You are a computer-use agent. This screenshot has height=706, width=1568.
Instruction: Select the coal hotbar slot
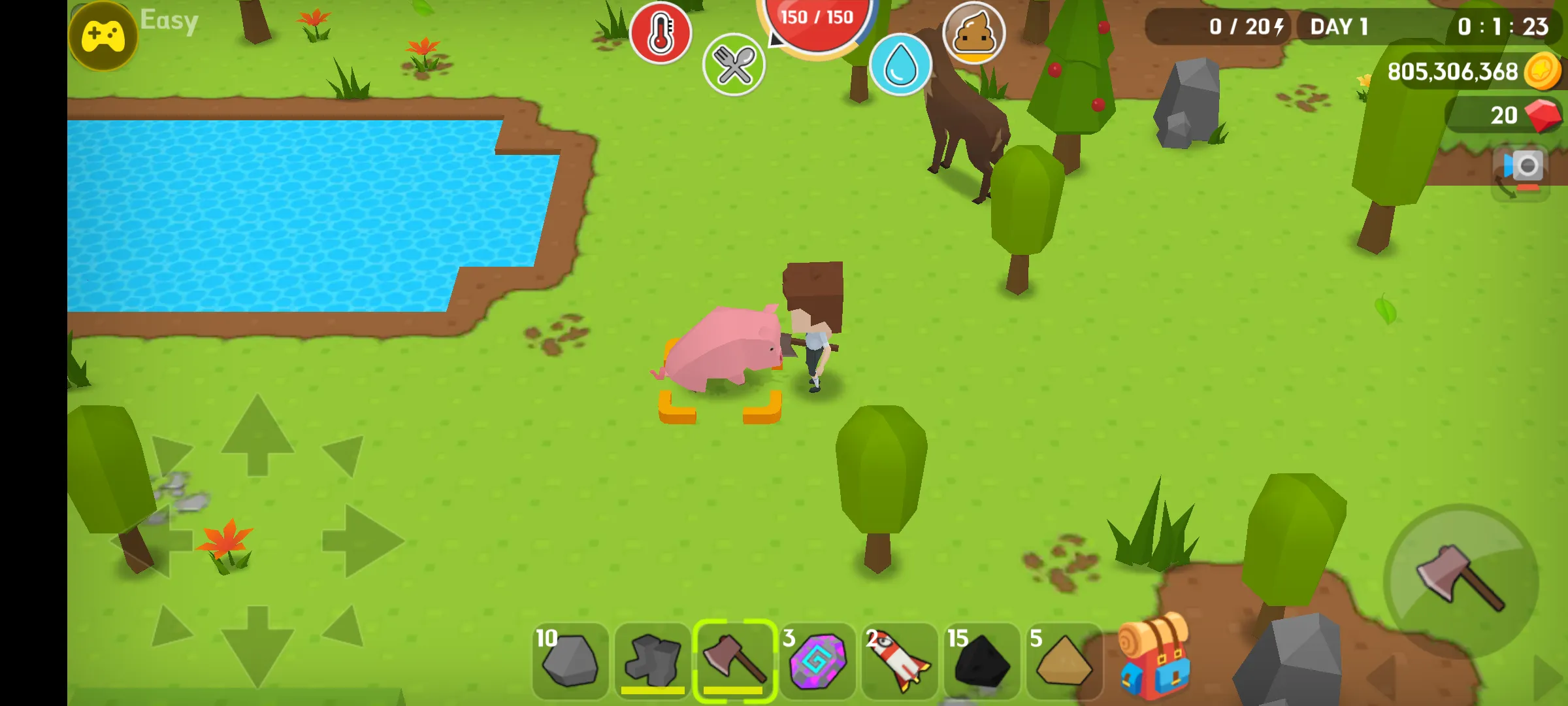(981, 661)
